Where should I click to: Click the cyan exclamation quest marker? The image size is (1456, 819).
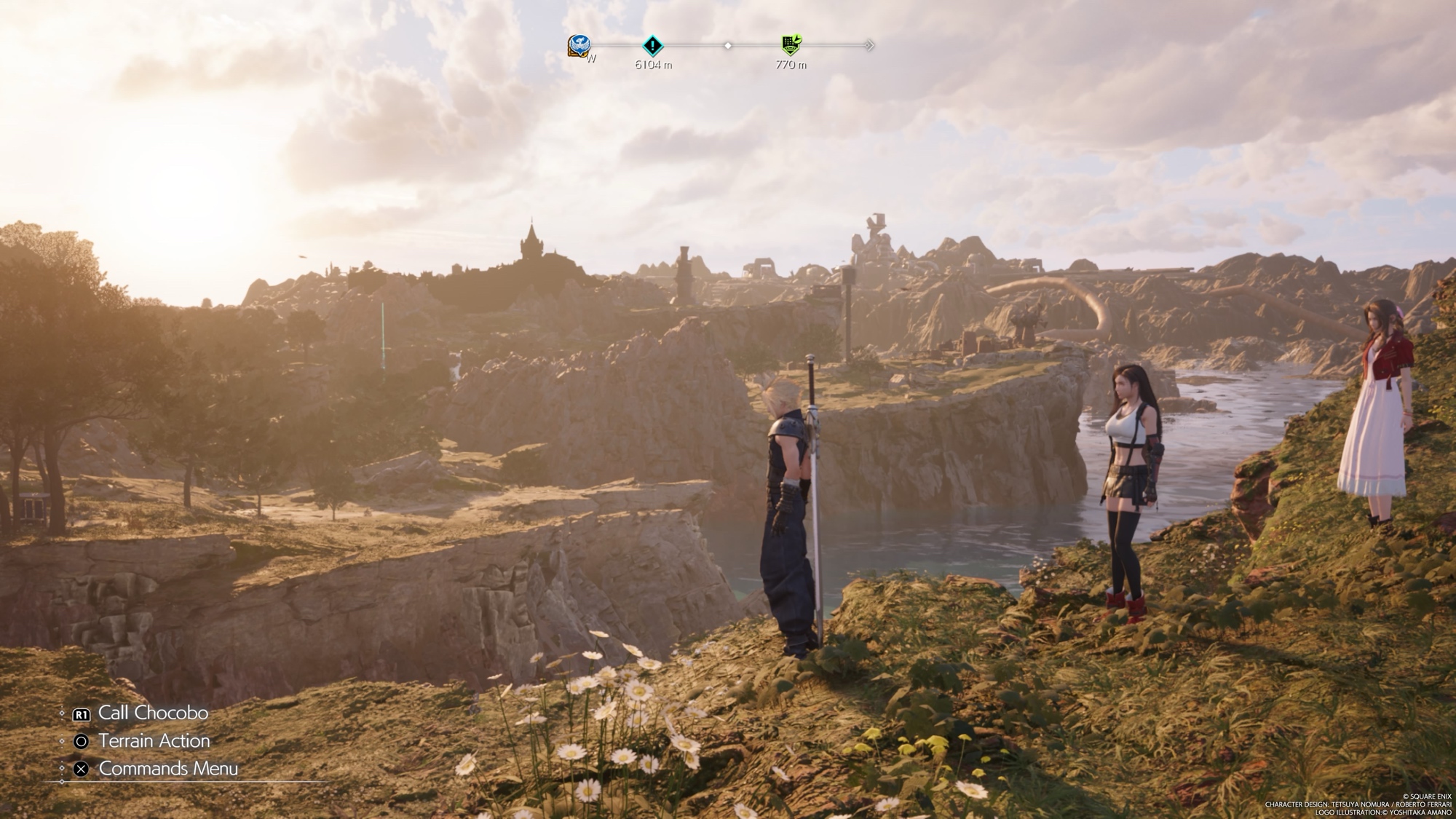653,46
